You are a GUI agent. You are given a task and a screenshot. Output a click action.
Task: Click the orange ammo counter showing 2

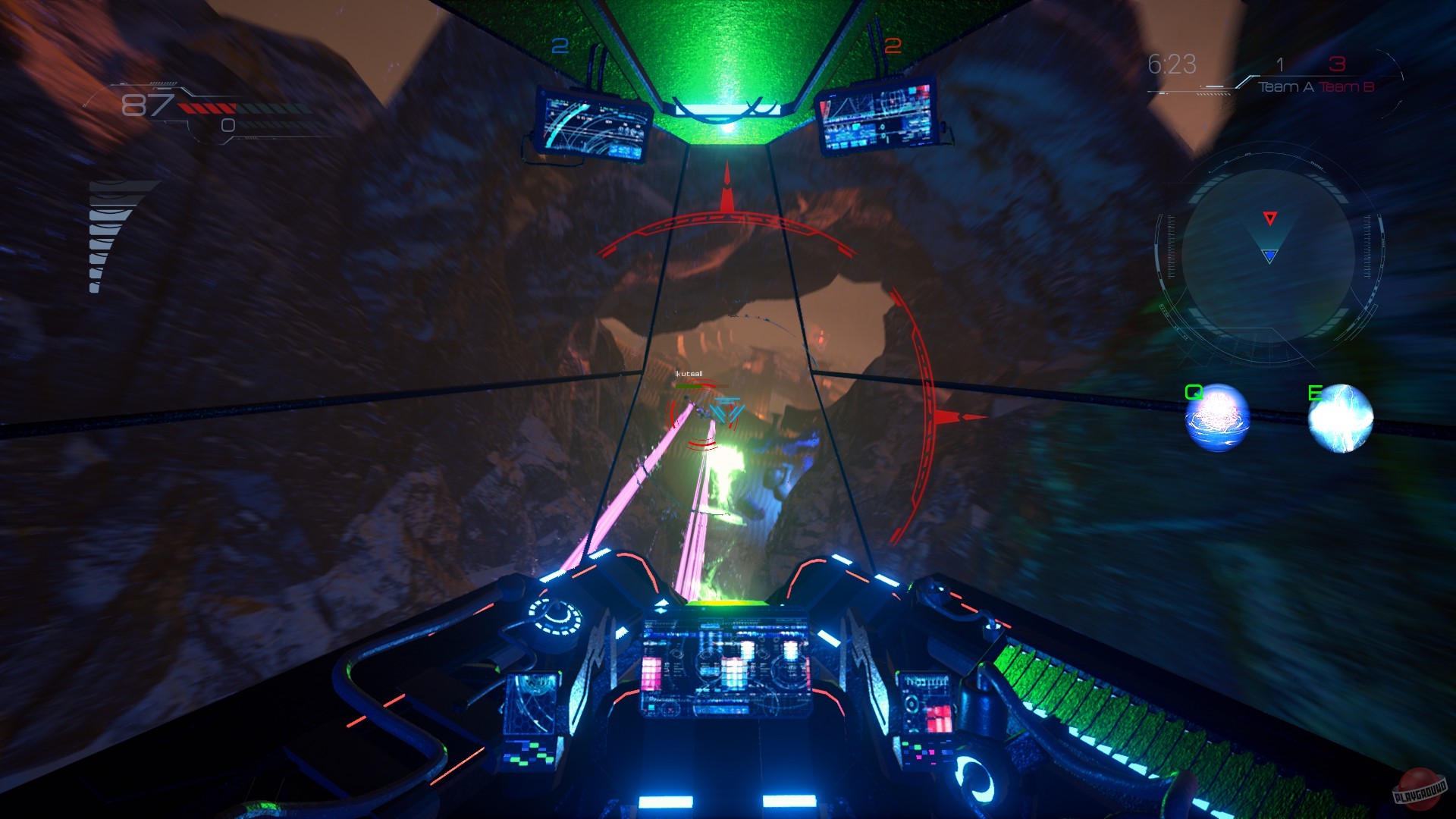tap(893, 45)
